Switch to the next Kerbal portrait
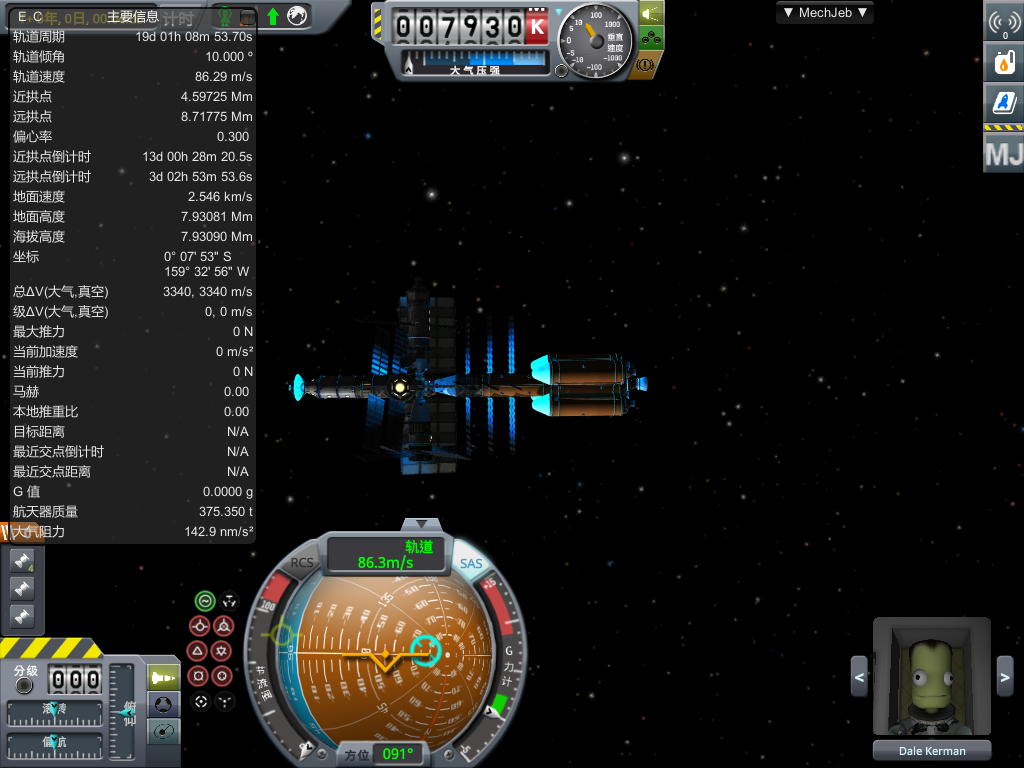 [1005, 677]
